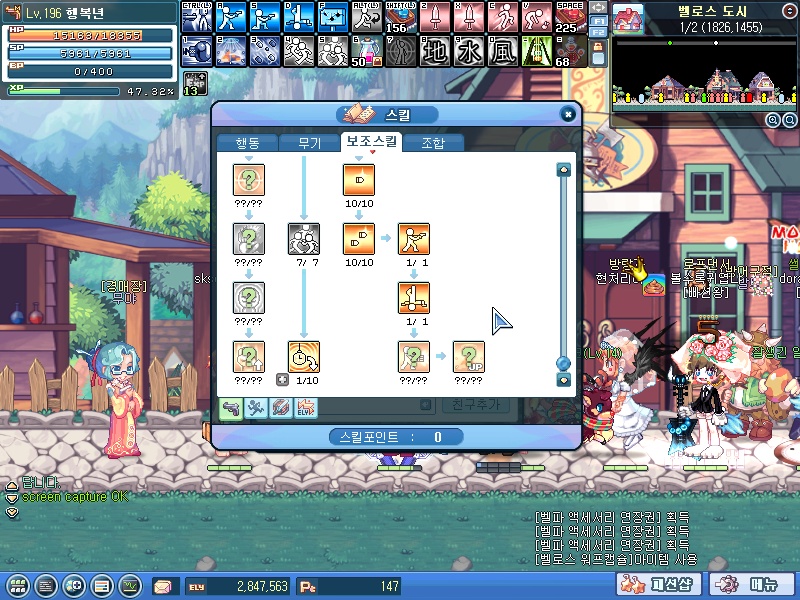Close the 스킬 skill window
The height and width of the screenshot is (600, 800).
[568, 114]
